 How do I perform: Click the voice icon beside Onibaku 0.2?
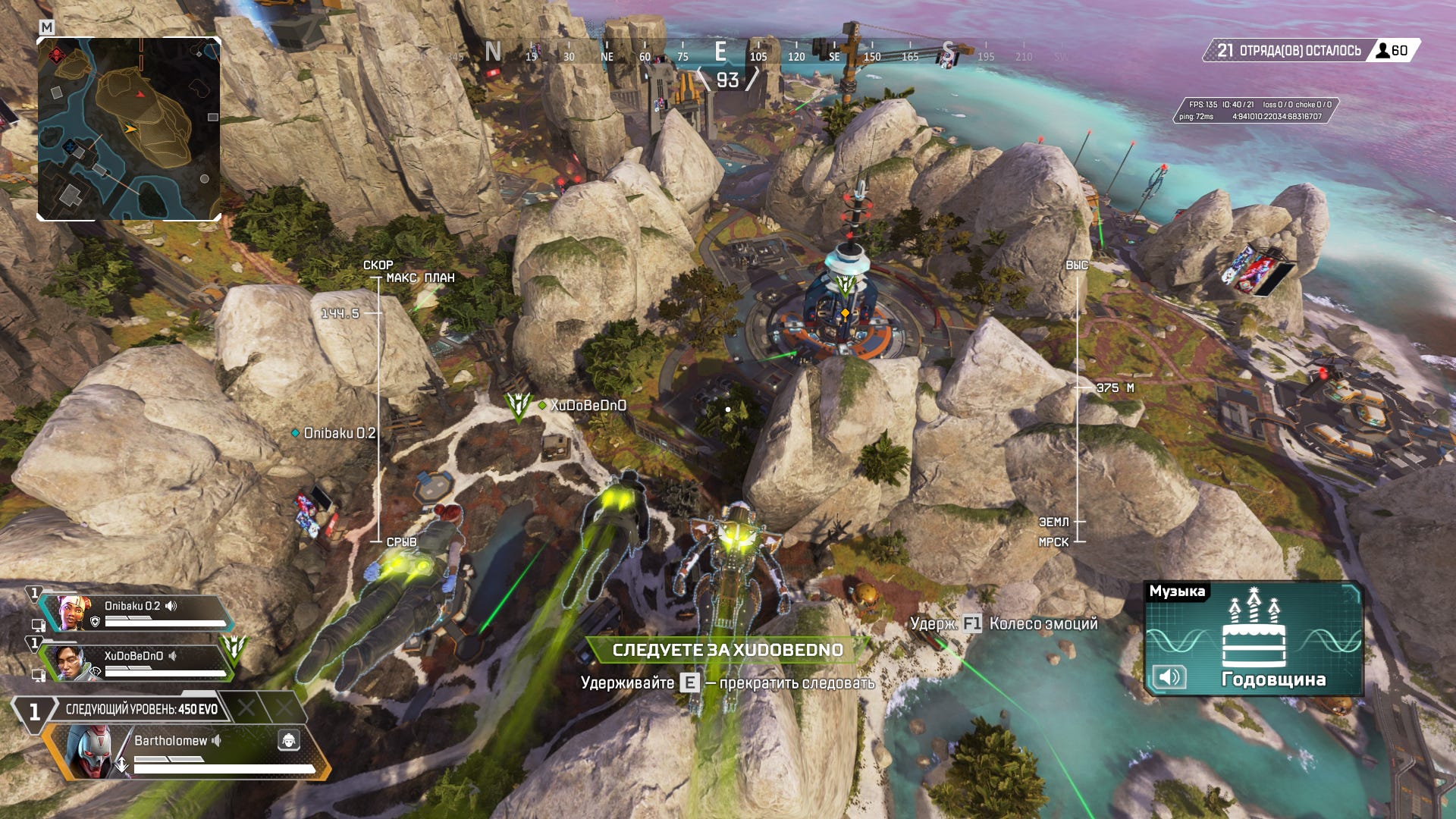[171, 606]
